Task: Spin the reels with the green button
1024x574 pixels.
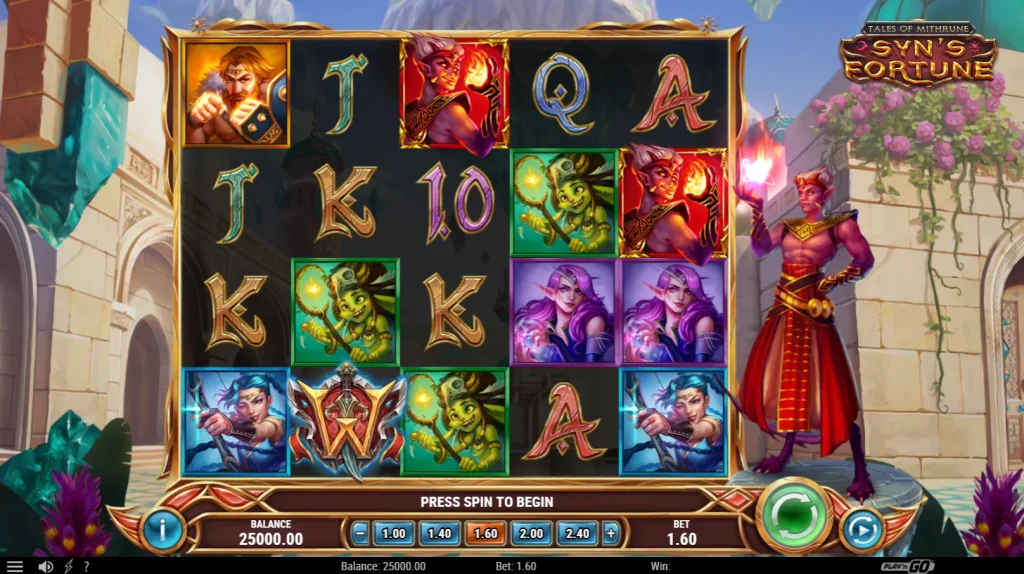Action: coord(795,515)
